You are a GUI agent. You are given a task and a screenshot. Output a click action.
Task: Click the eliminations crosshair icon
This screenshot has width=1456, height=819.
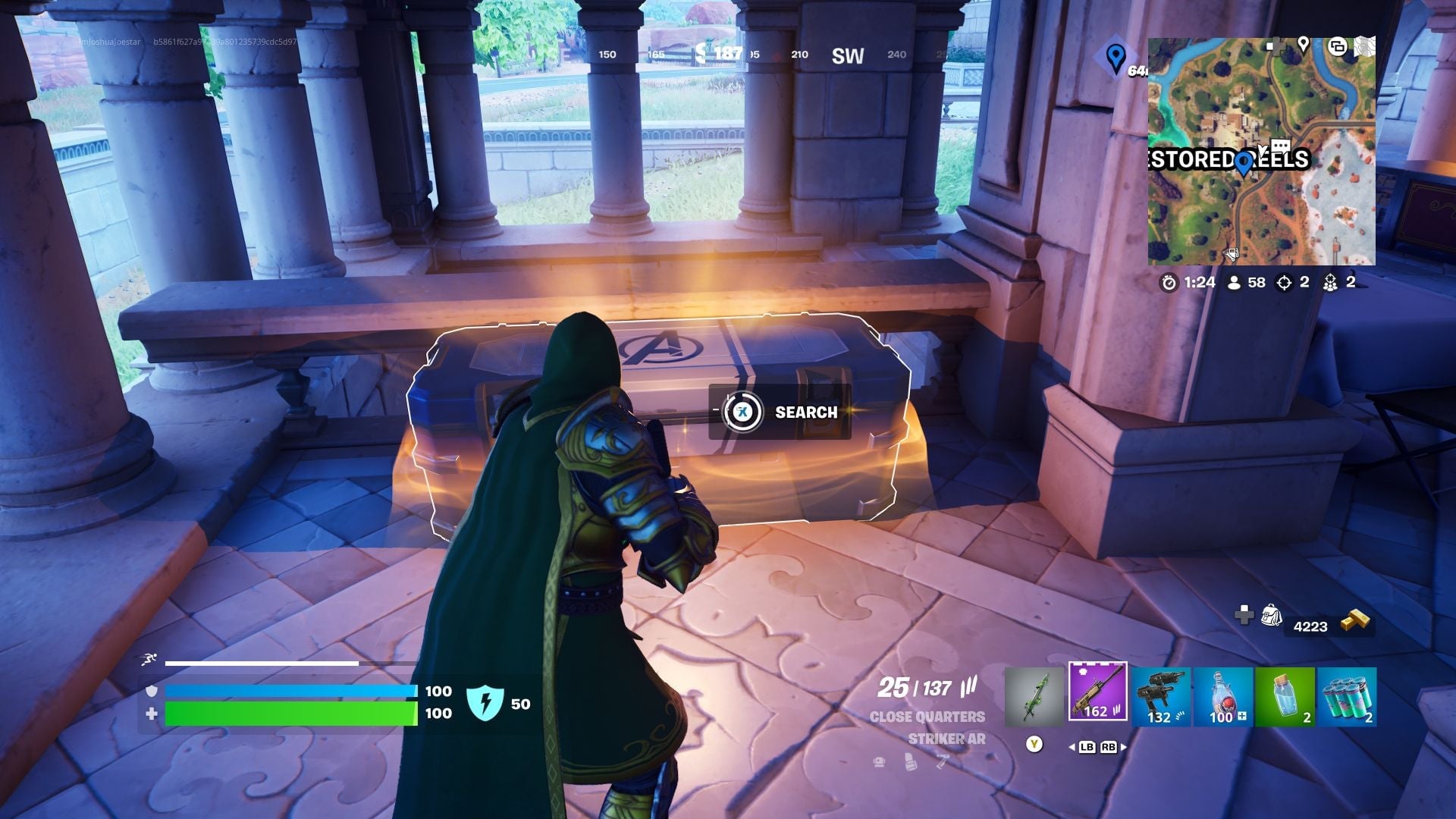[x=1283, y=282]
